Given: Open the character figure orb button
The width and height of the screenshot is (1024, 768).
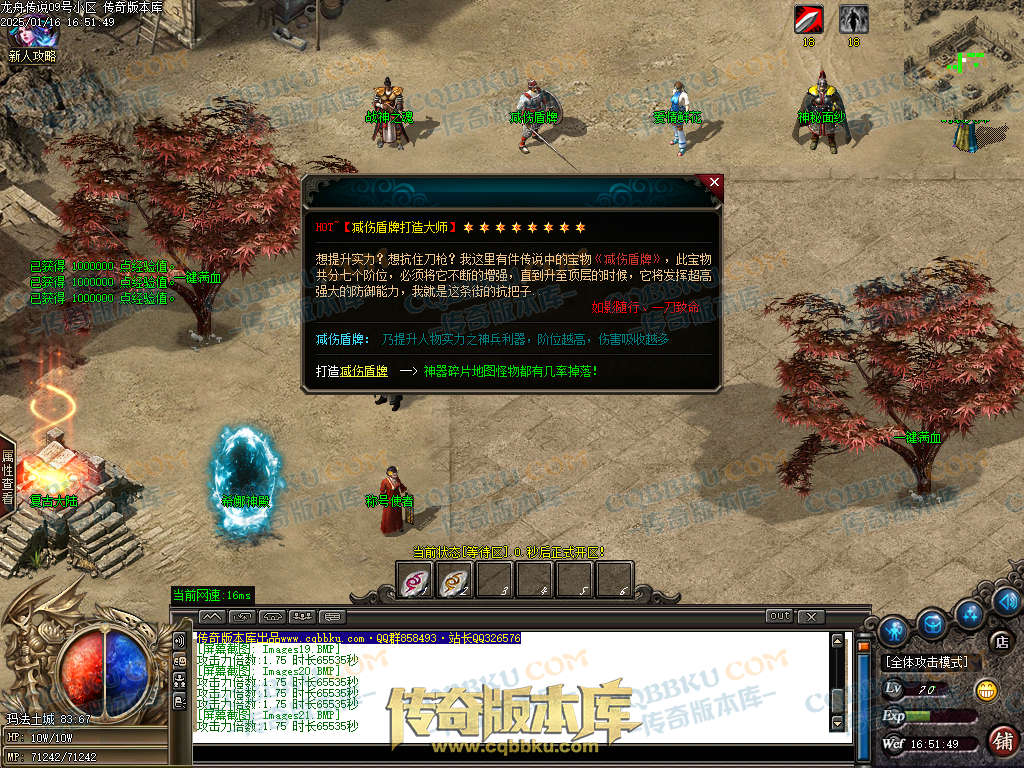Looking at the screenshot, I should pyautogui.click(x=894, y=630).
